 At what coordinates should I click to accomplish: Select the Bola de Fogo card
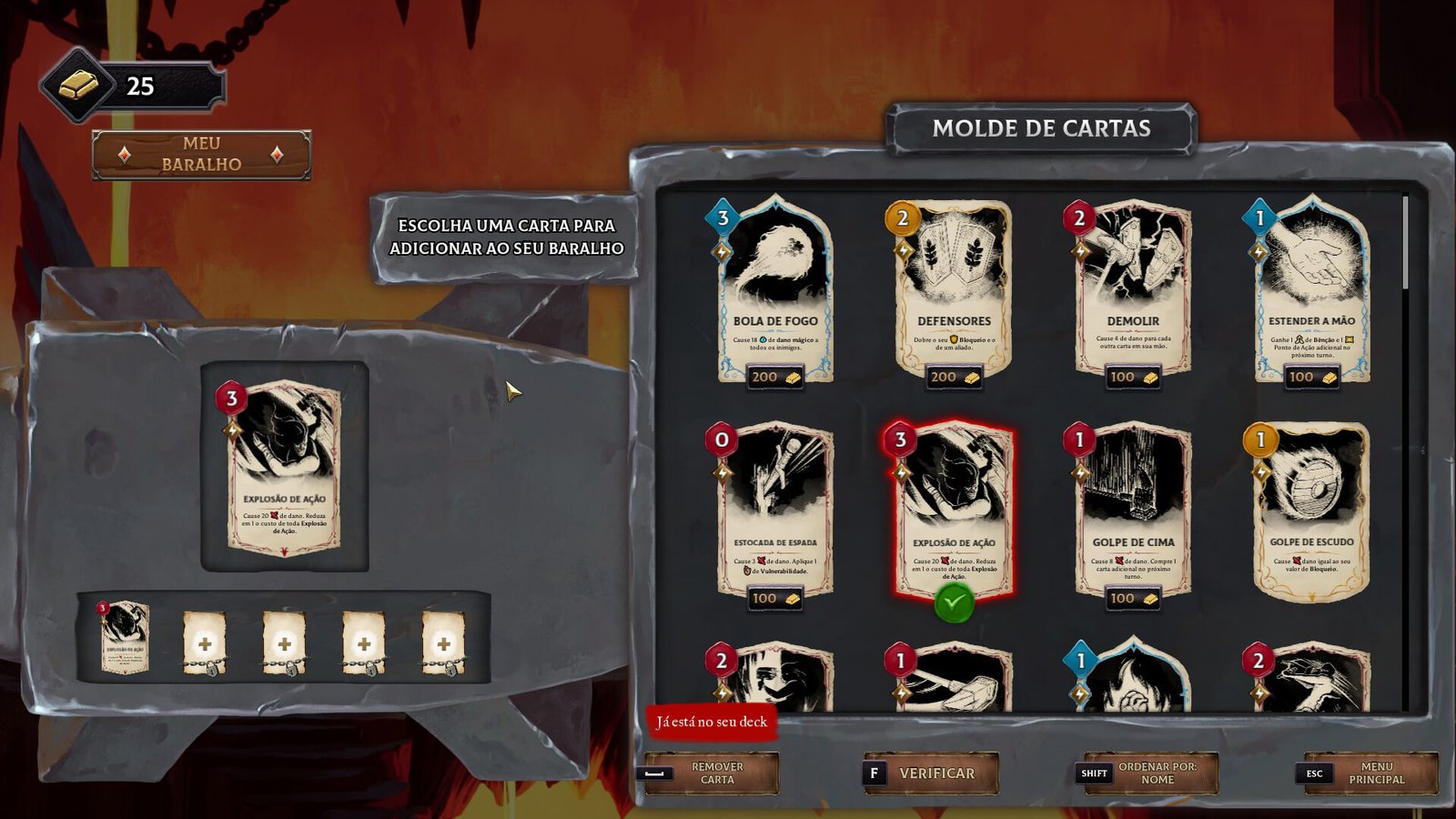774,291
